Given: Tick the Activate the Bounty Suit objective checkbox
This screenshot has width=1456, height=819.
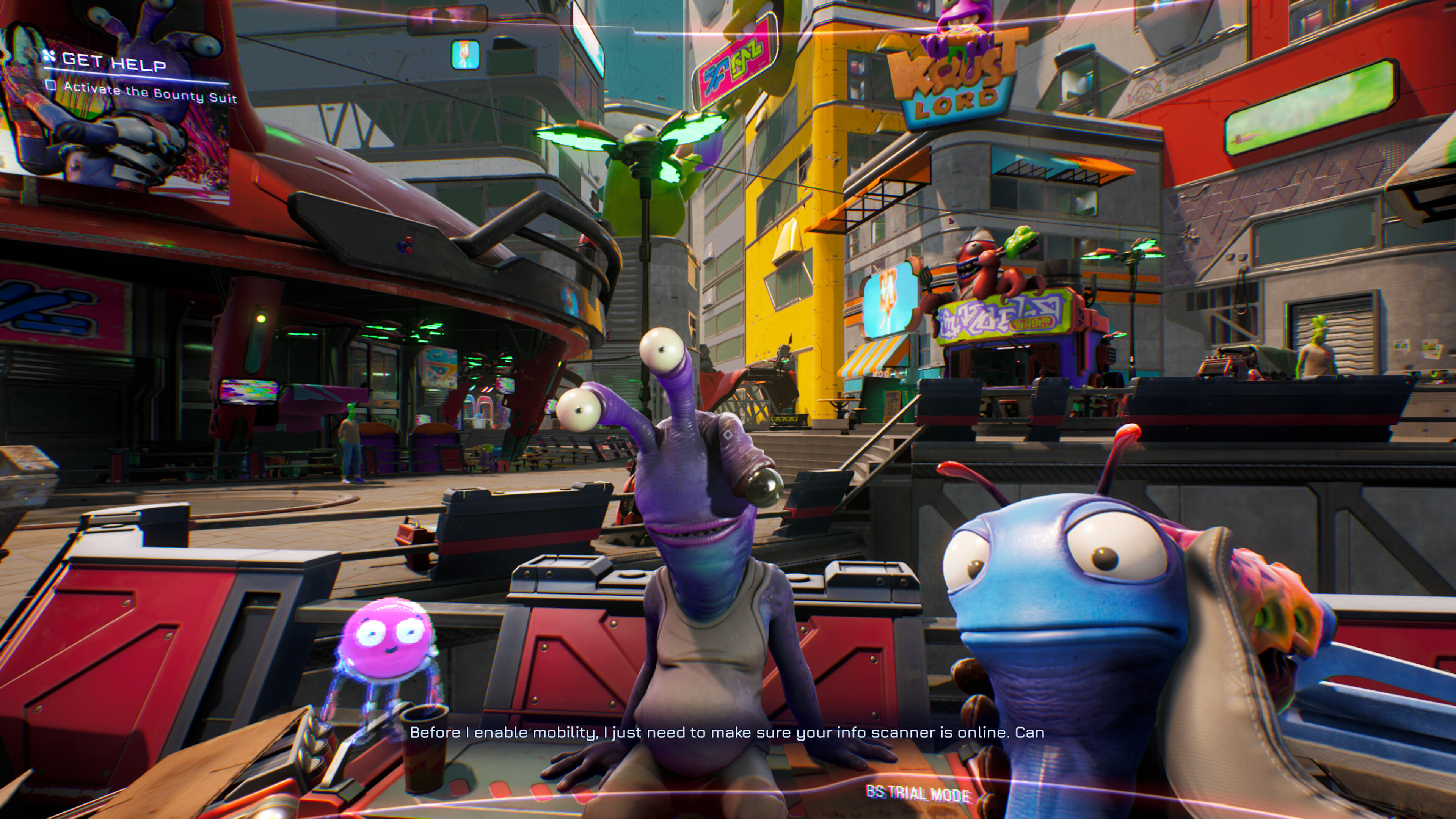Looking at the screenshot, I should pyautogui.click(x=52, y=85).
